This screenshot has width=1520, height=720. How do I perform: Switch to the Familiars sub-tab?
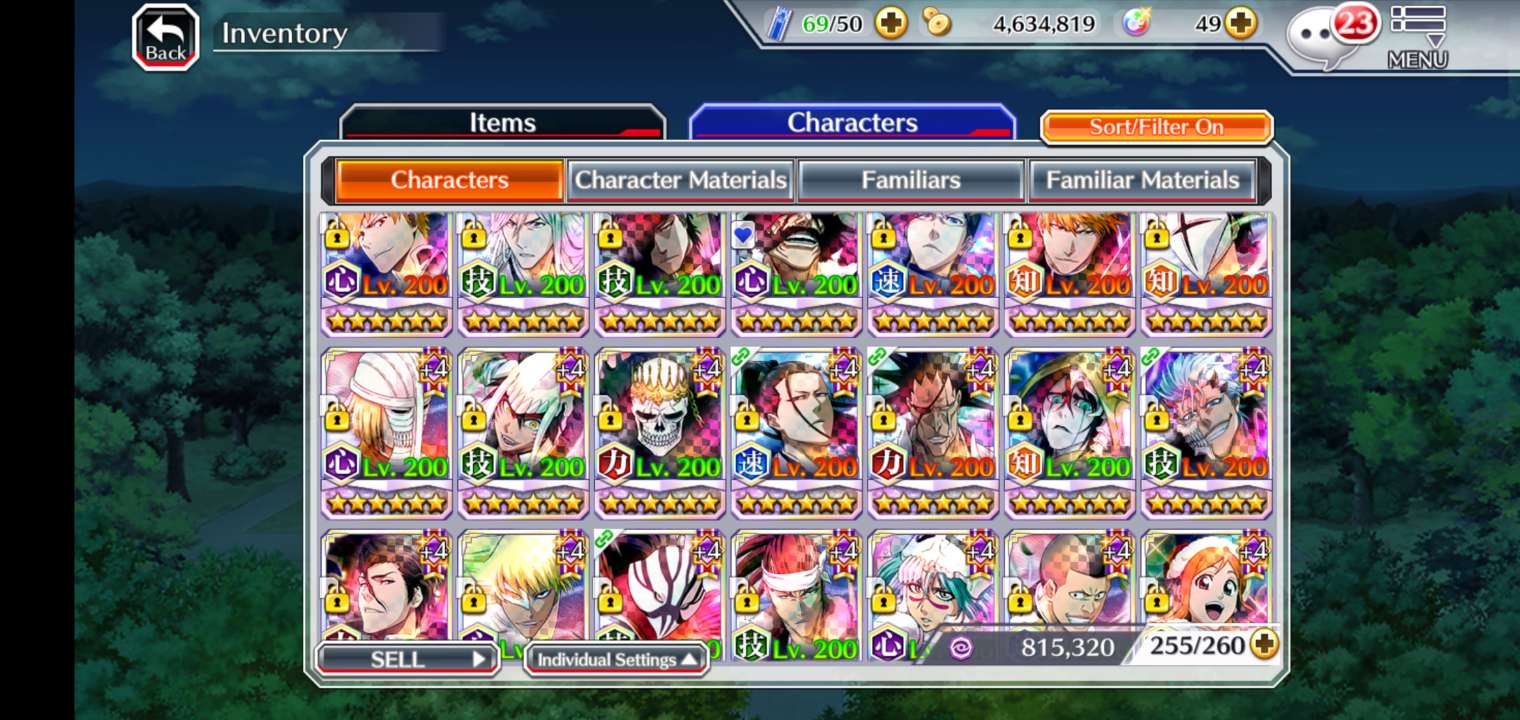coord(911,180)
